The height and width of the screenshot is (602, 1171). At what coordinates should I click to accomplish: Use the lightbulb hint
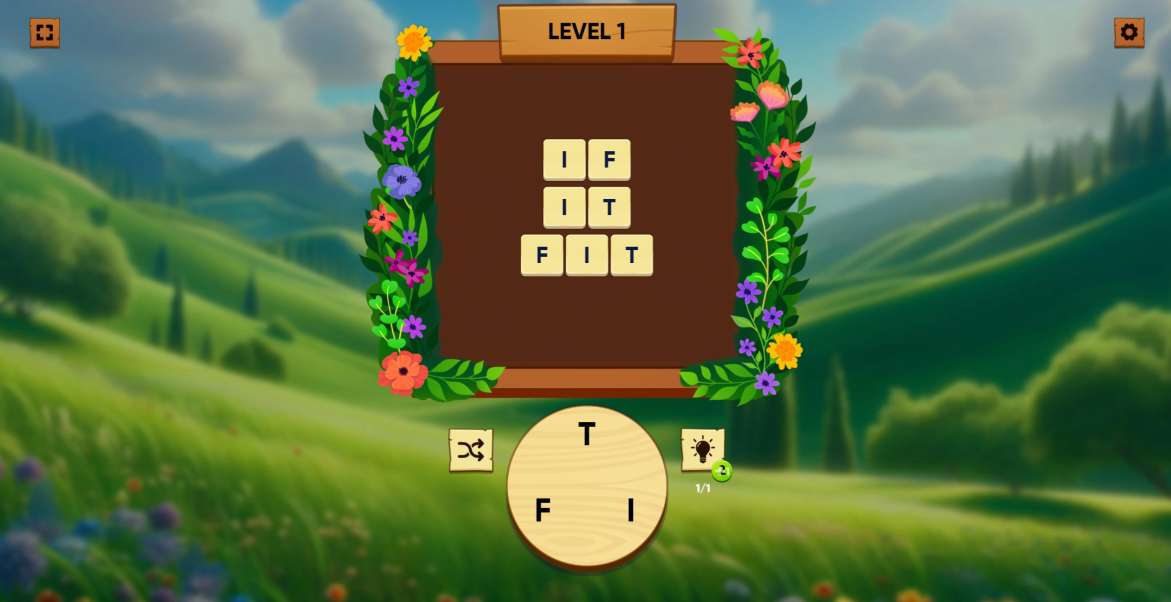pyautogui.click(x=702, y=450)
